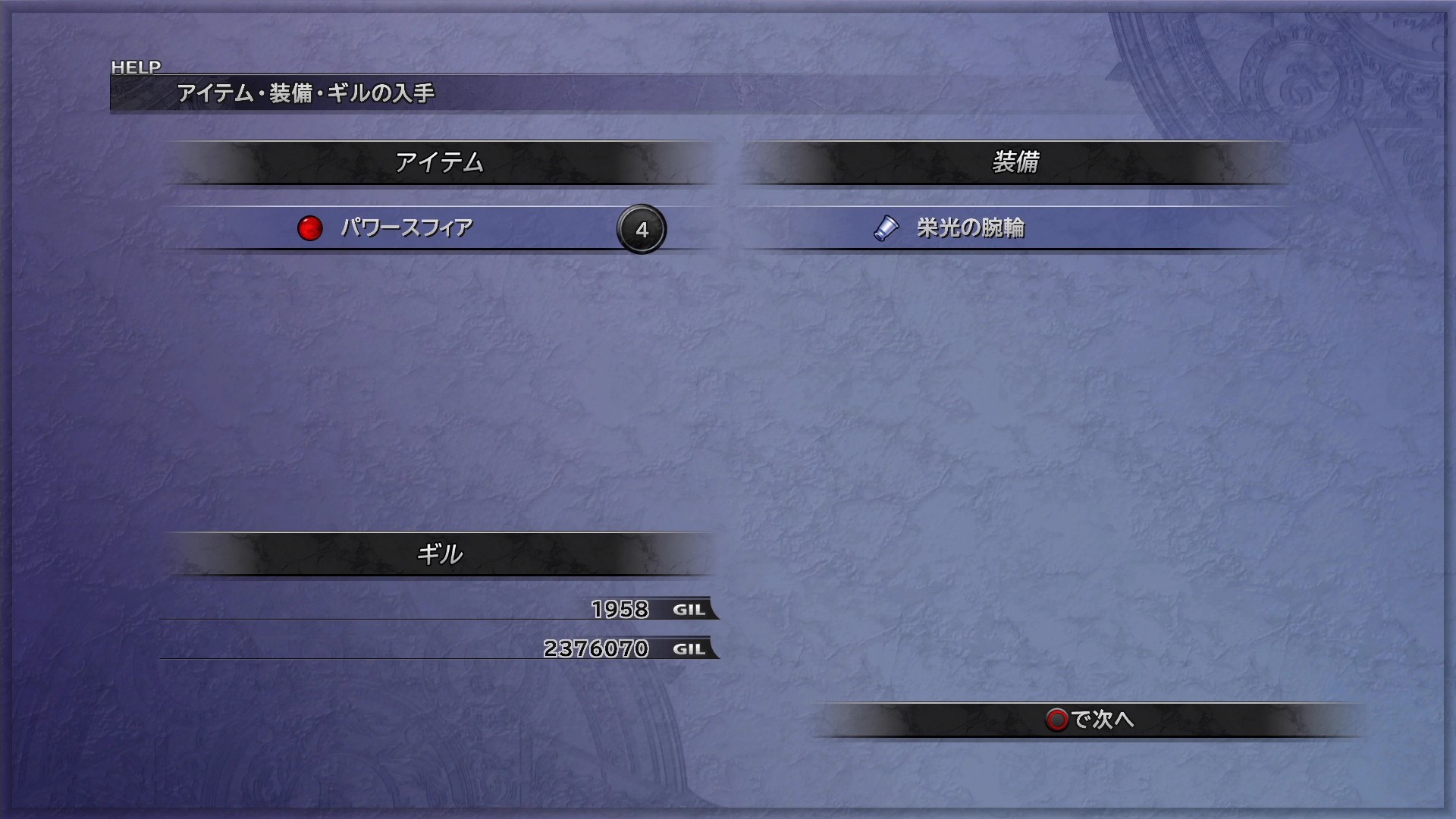The width and height of the screenshot is (1456, 819).
Task: Click the で次へ continue bar
Action: (x=1090, y=719)
